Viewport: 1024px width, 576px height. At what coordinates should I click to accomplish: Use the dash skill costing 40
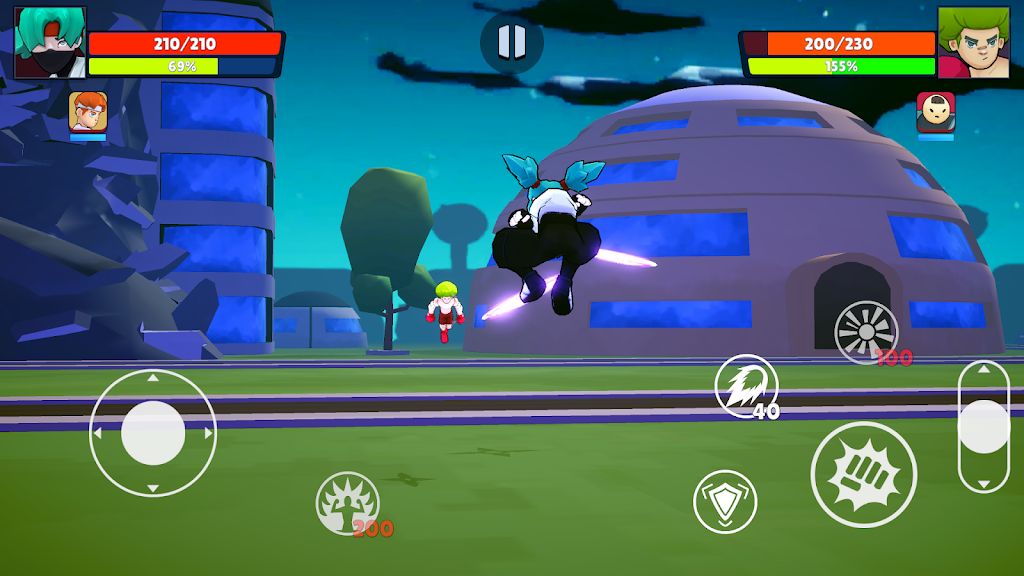[x=745, y=386]
